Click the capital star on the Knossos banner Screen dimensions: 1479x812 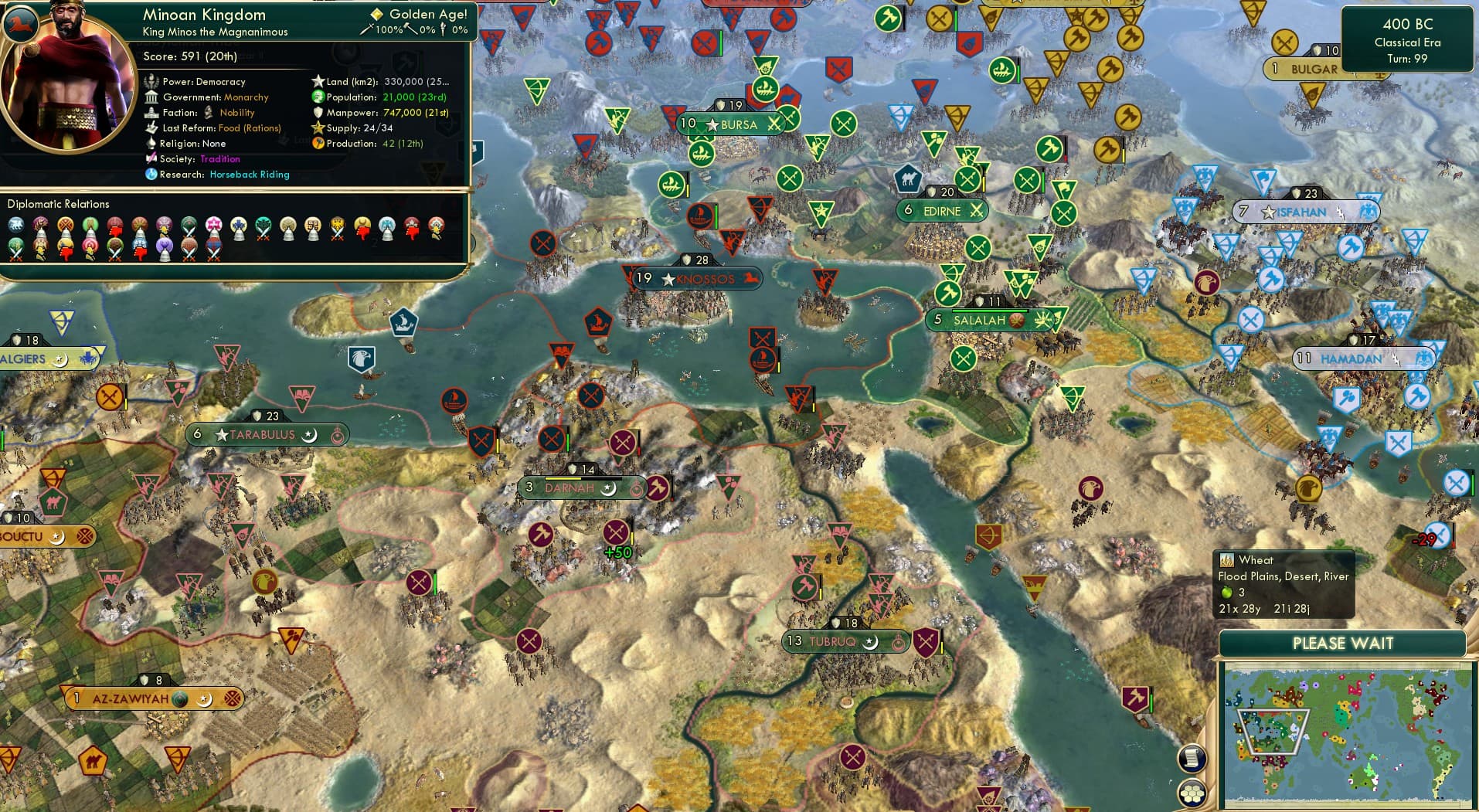click(666, 279)
